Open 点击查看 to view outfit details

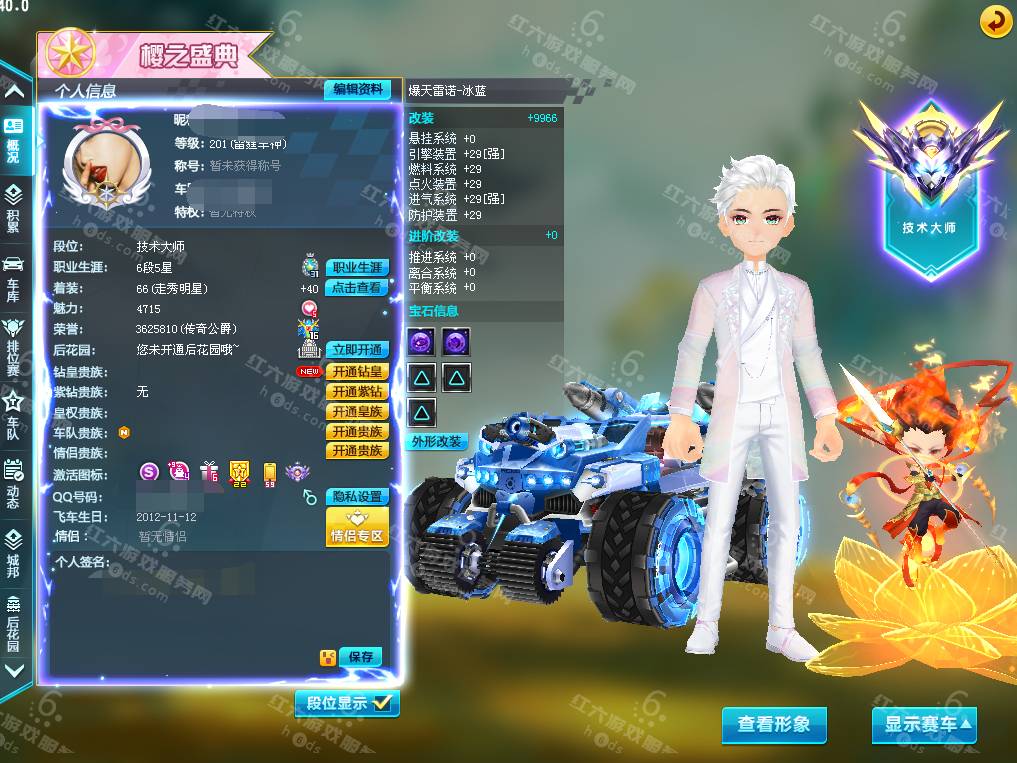(x=357, y=288)
